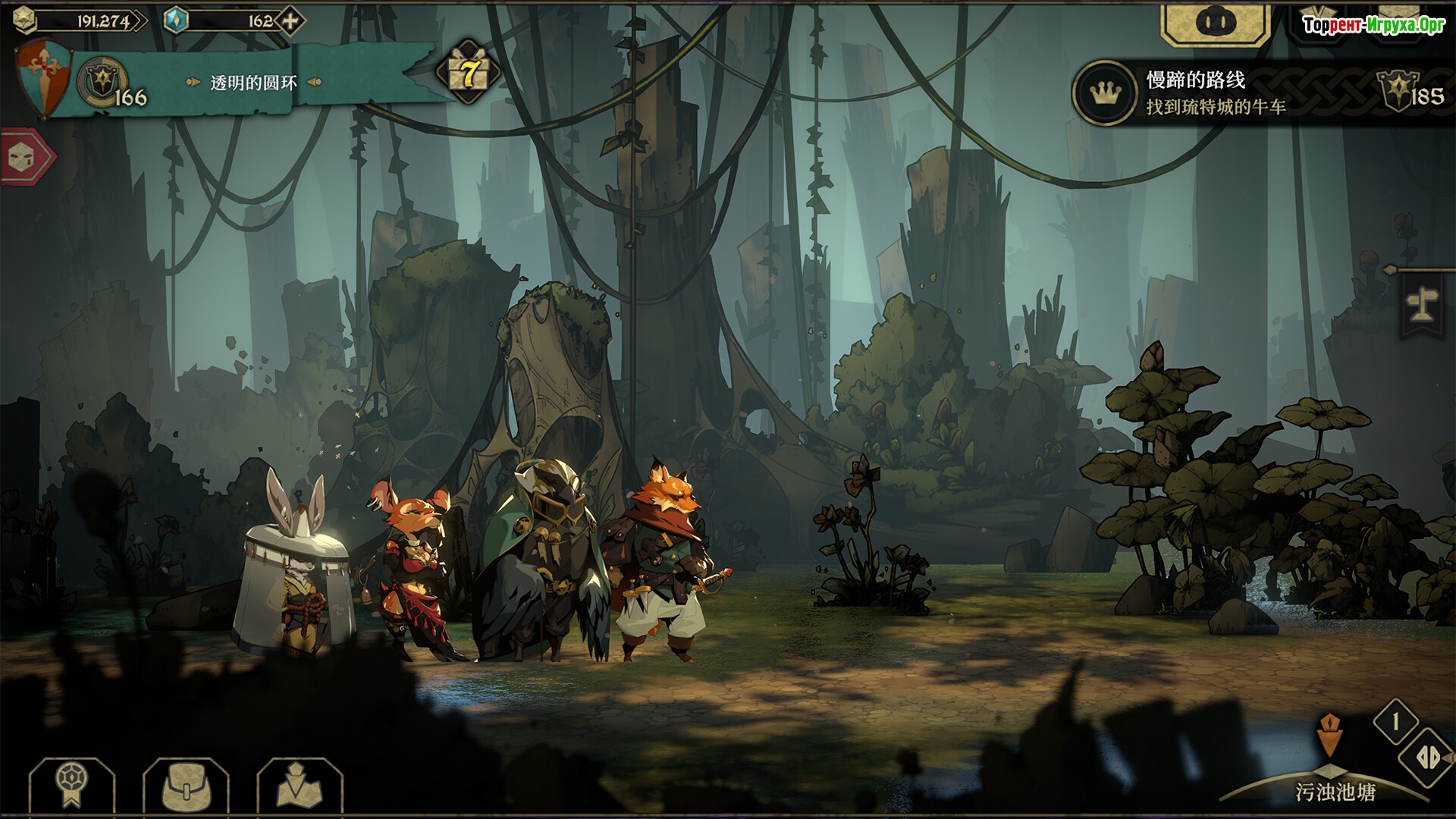This screenshot has width=1456, height=819.
Task: Toggle the speed diamond showing 1
Action: point(1396,721)
